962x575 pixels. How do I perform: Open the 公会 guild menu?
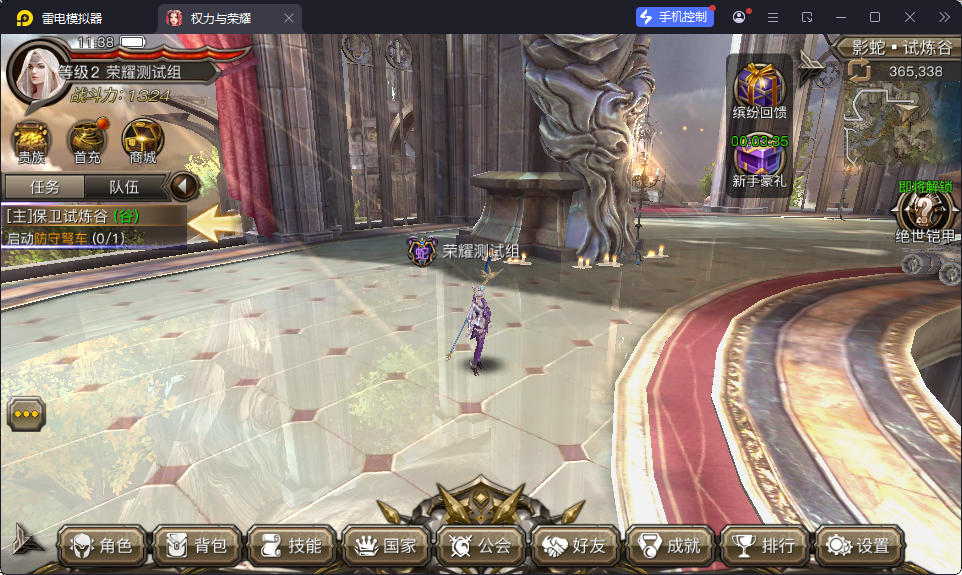click(480, 546)
